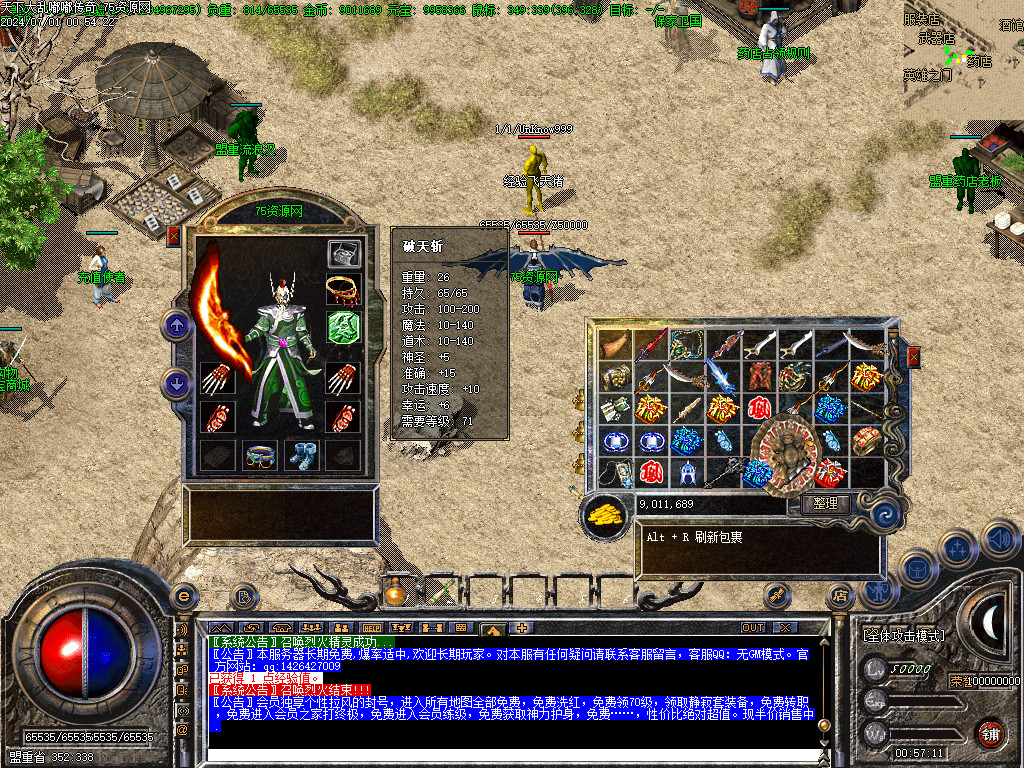Select the equipped belt slot
Viewport: 1024px width, 768px height.
click(260, 455)
